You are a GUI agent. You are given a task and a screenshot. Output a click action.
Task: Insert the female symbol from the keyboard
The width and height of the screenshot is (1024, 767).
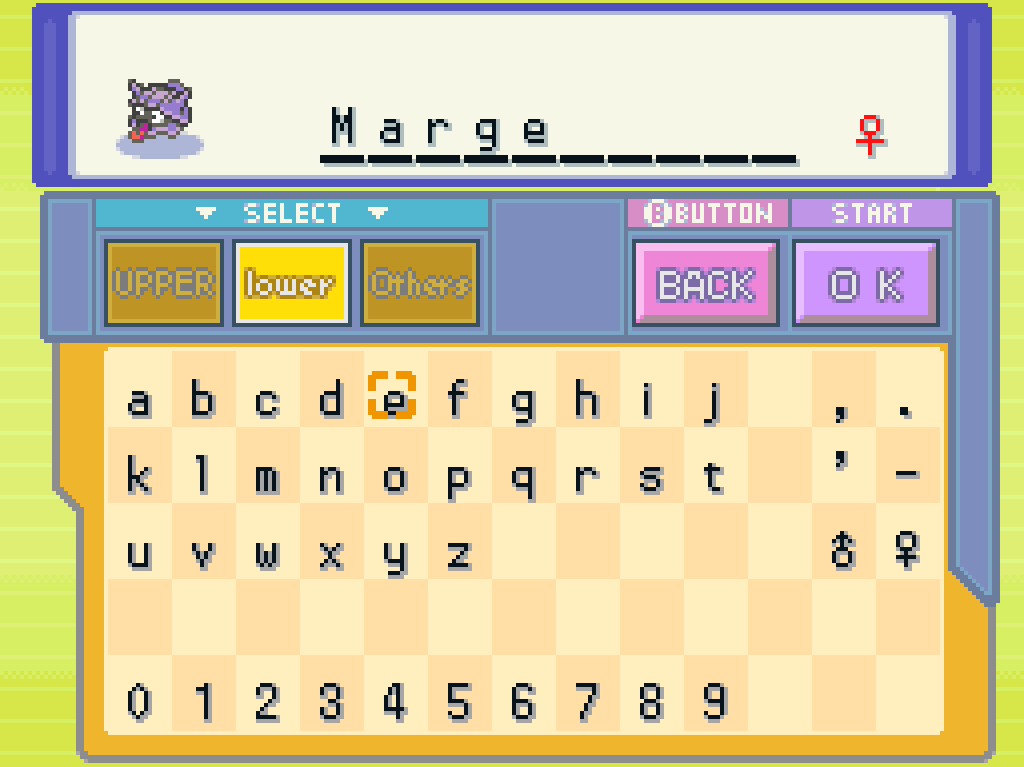coord(907,551)
